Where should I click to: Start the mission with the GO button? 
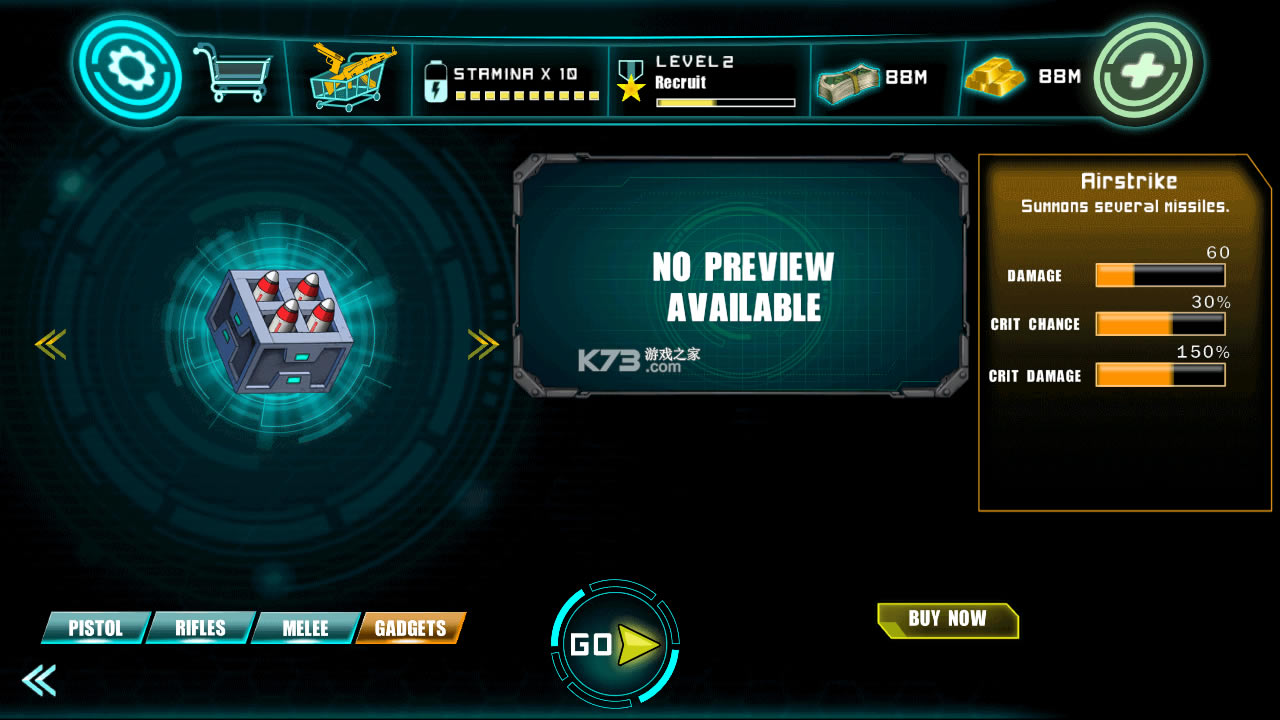614,645
